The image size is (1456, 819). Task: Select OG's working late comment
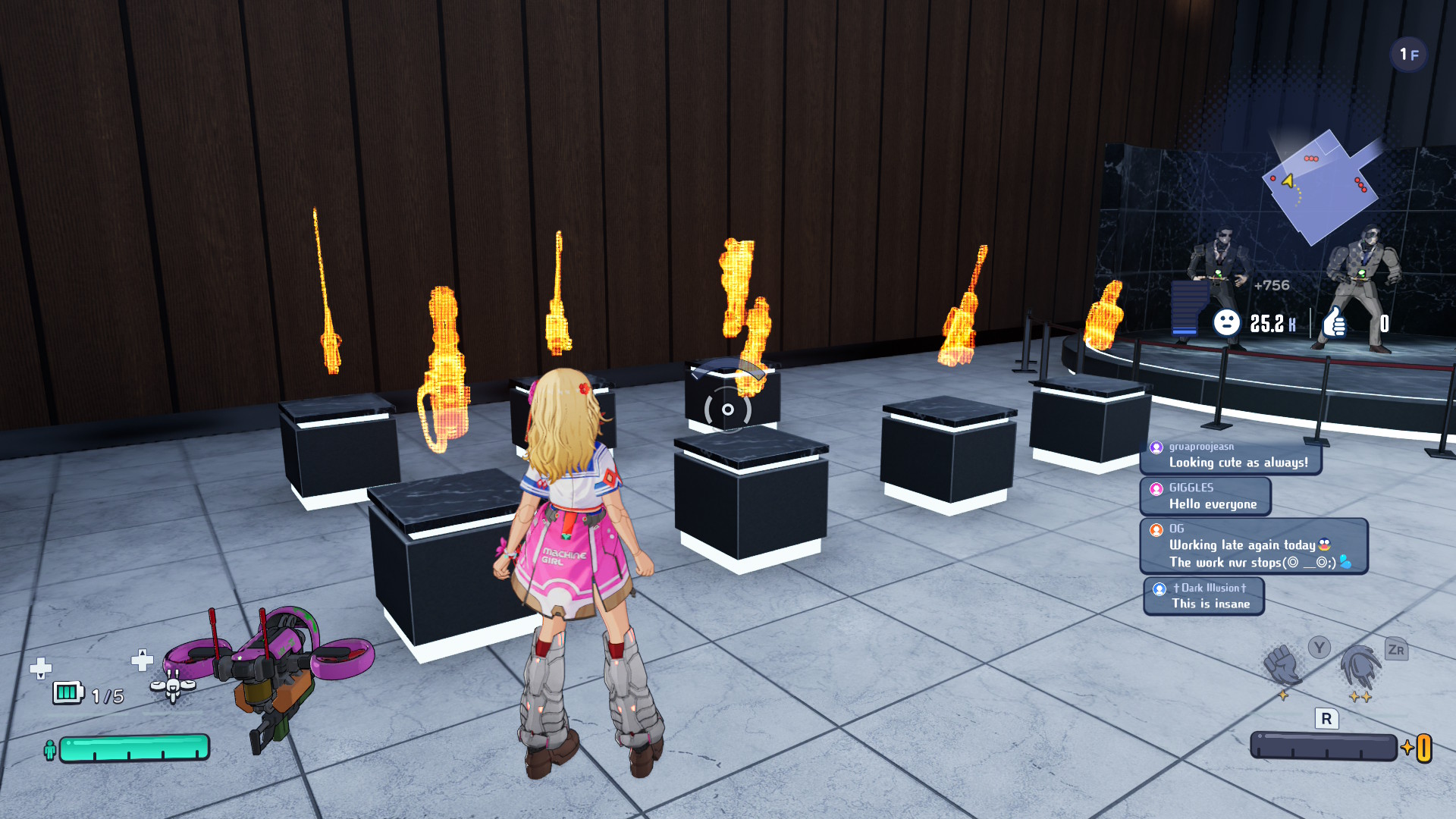(x=1253, y=546)
